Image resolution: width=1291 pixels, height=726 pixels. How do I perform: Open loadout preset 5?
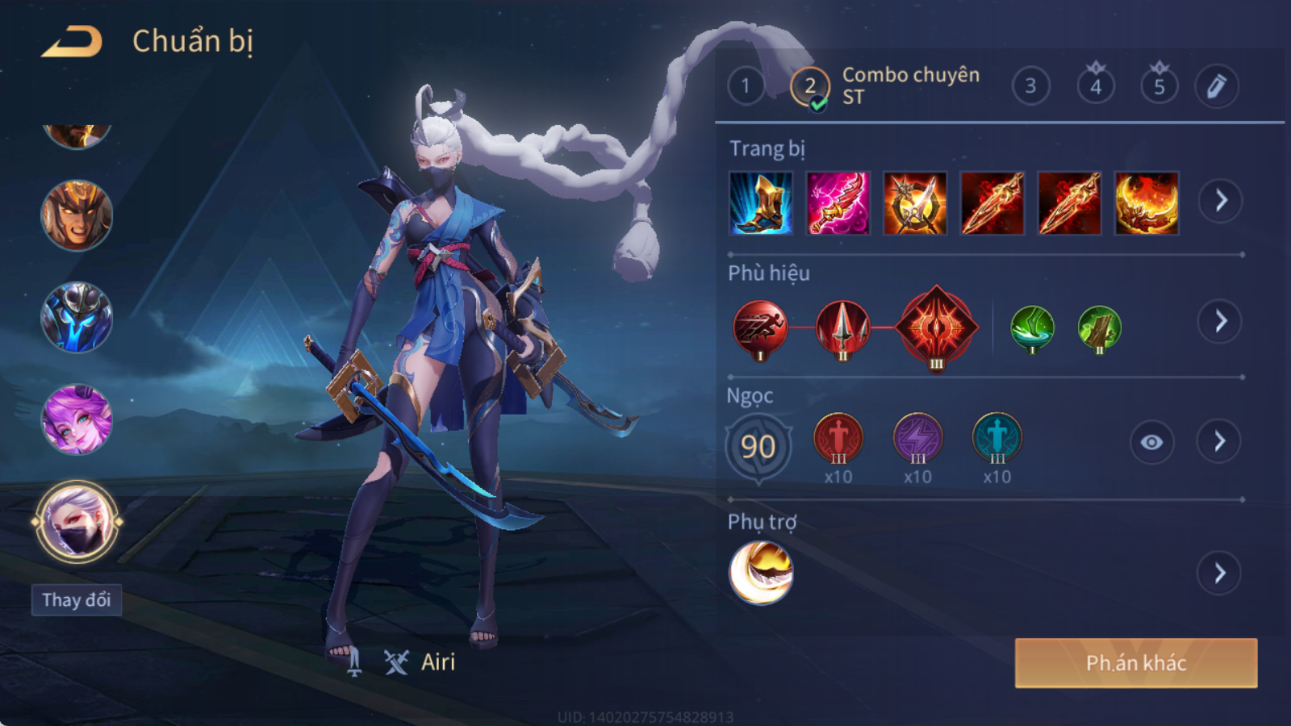pyautogui.click(x=1159, y=87)
